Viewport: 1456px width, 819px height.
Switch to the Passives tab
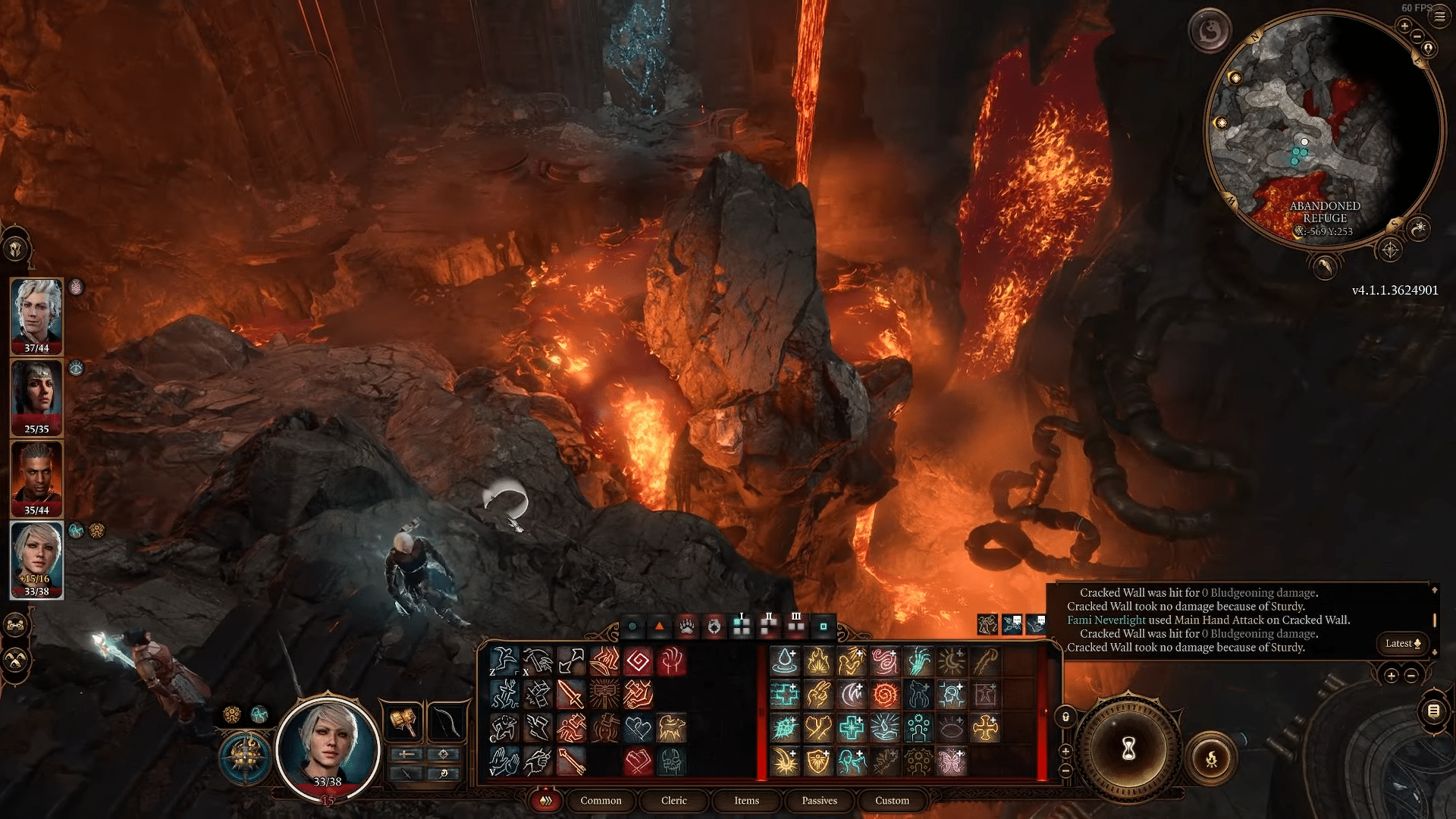tap(818, 801)
